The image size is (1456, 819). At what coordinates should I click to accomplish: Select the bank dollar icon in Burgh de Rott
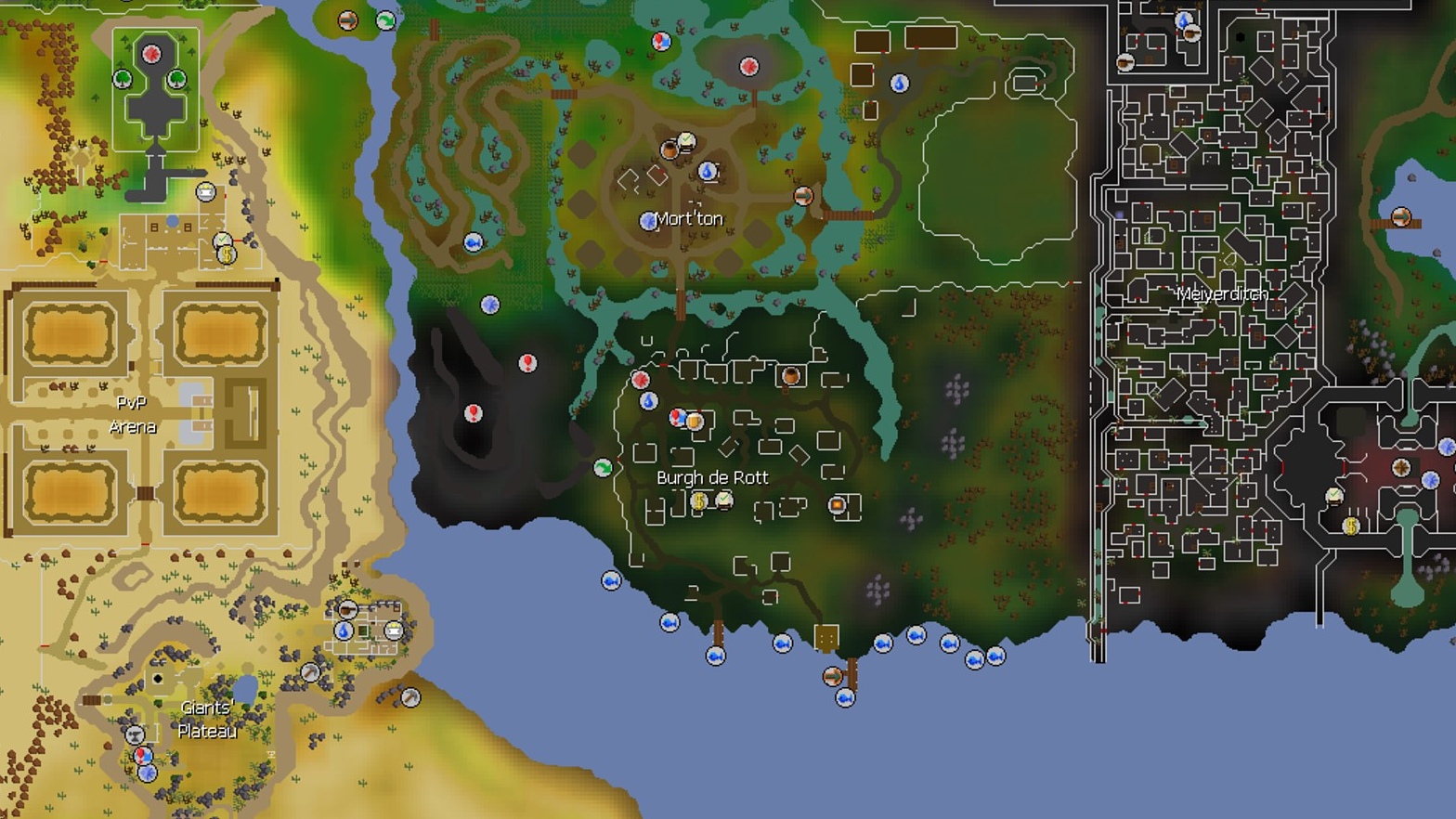pos(699,502)
